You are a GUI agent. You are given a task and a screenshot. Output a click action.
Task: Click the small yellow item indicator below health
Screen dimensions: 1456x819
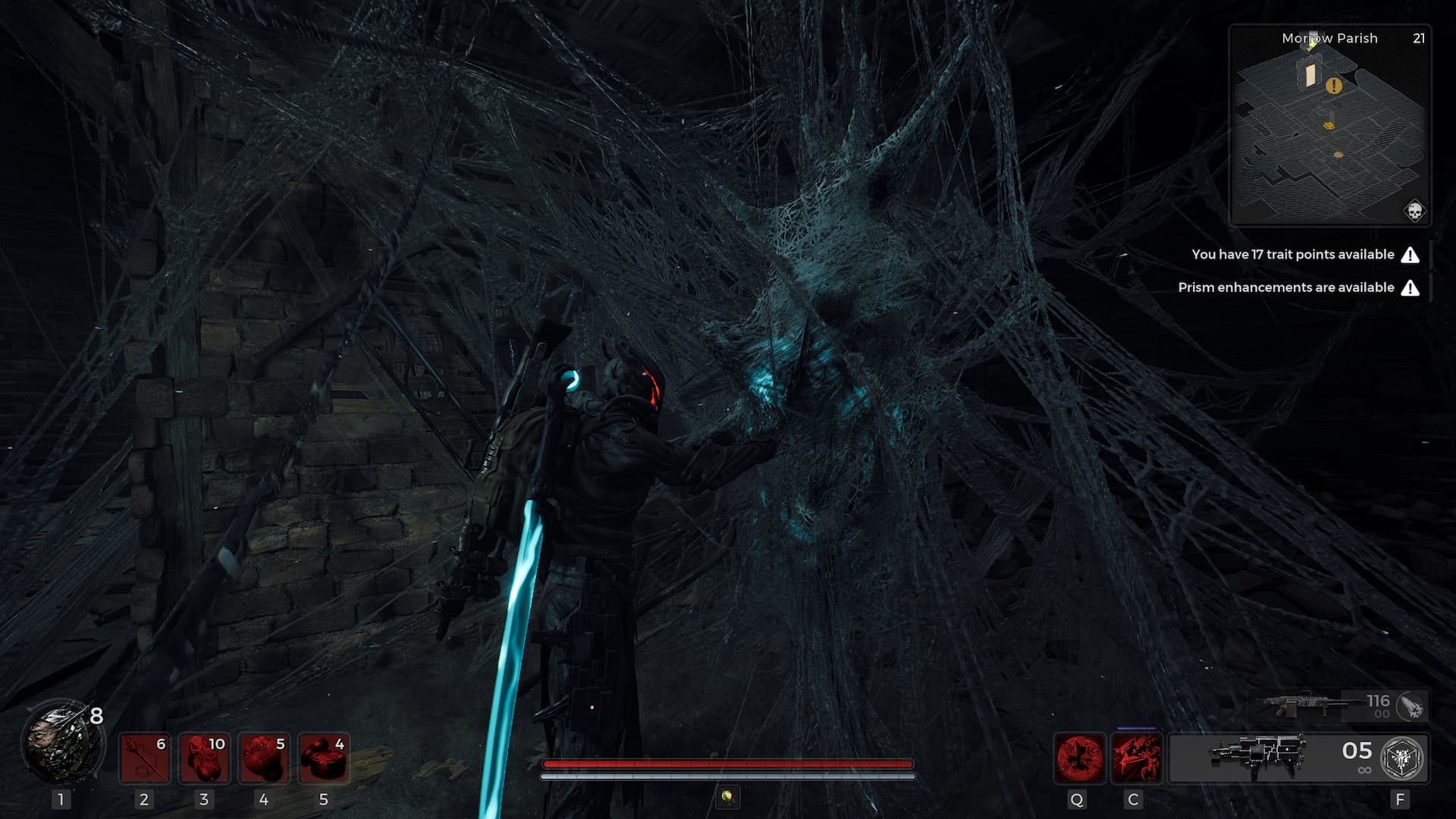[727, 796]
